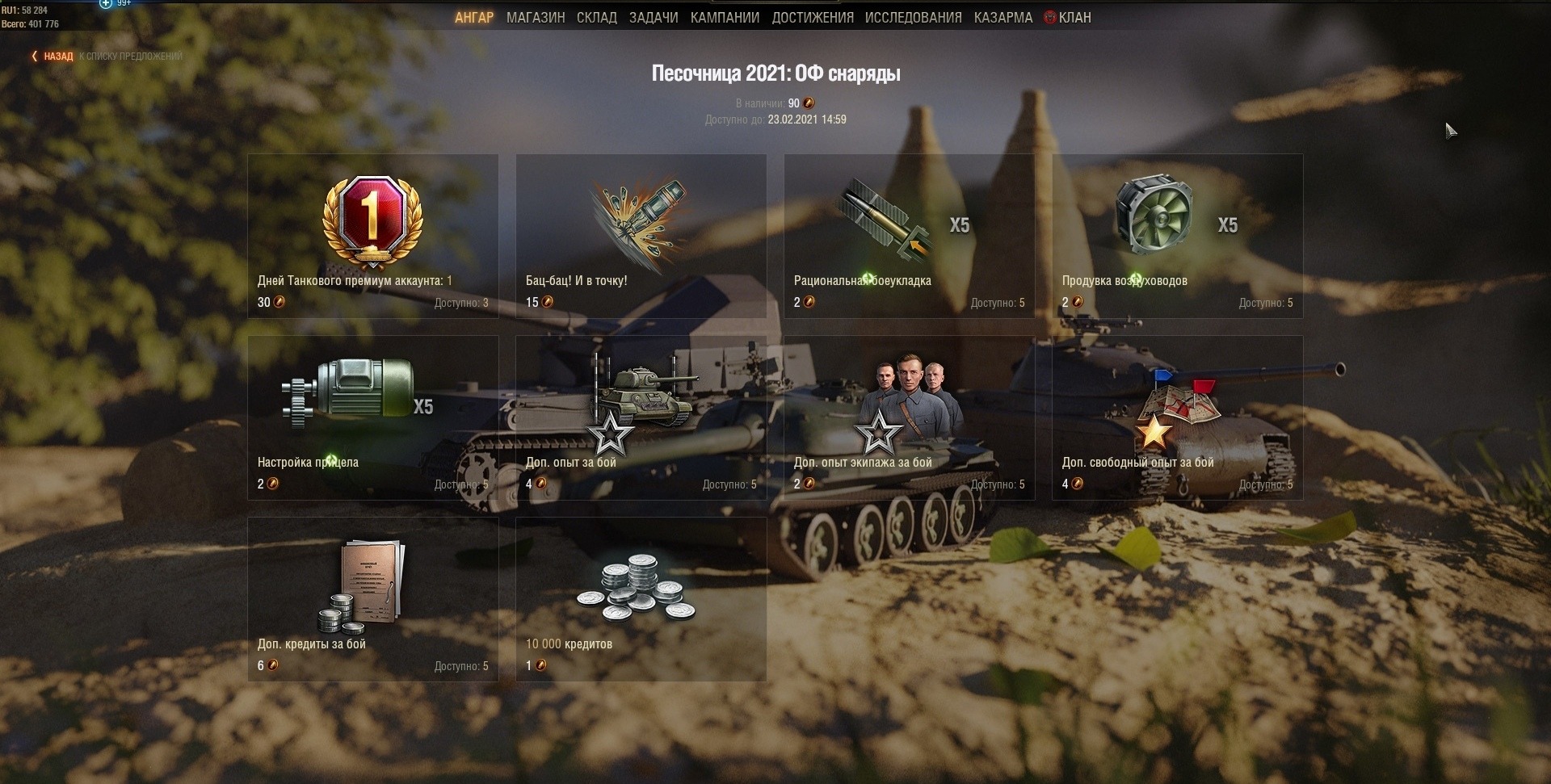The width and height of the screenshot is (1551, 784).
Task: Pick the Продувка воздуховодов x5 offer
Action: coord(1177,236)
